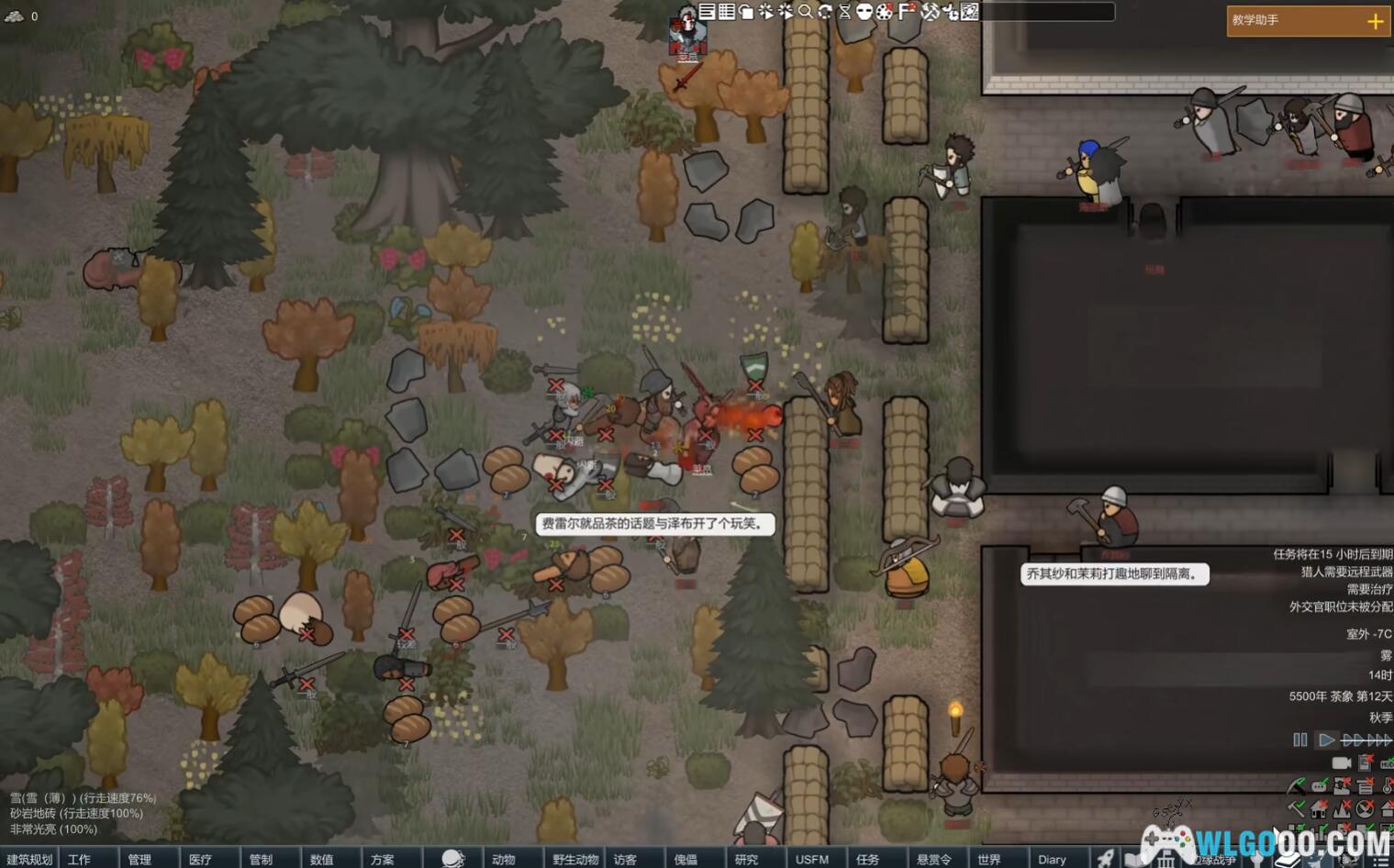
Task: Set game speed to normal play
Action: point(1326,740)
